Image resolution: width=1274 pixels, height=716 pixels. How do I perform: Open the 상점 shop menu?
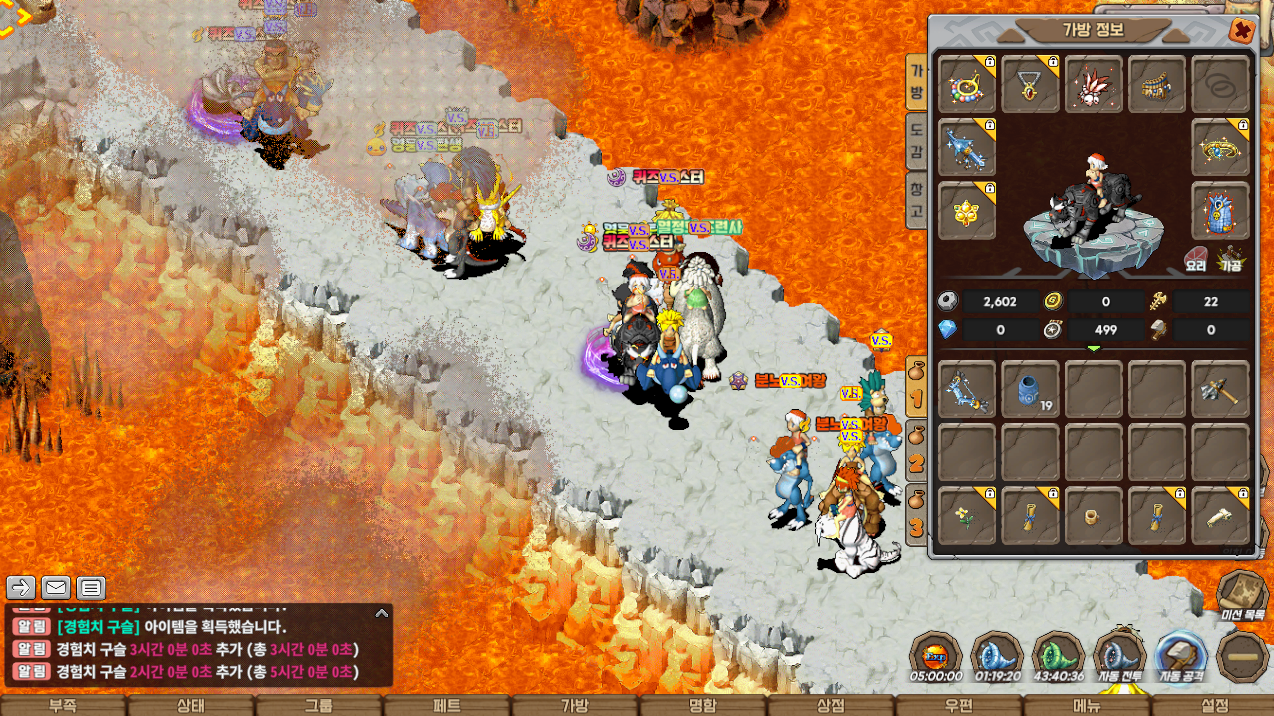831,705
